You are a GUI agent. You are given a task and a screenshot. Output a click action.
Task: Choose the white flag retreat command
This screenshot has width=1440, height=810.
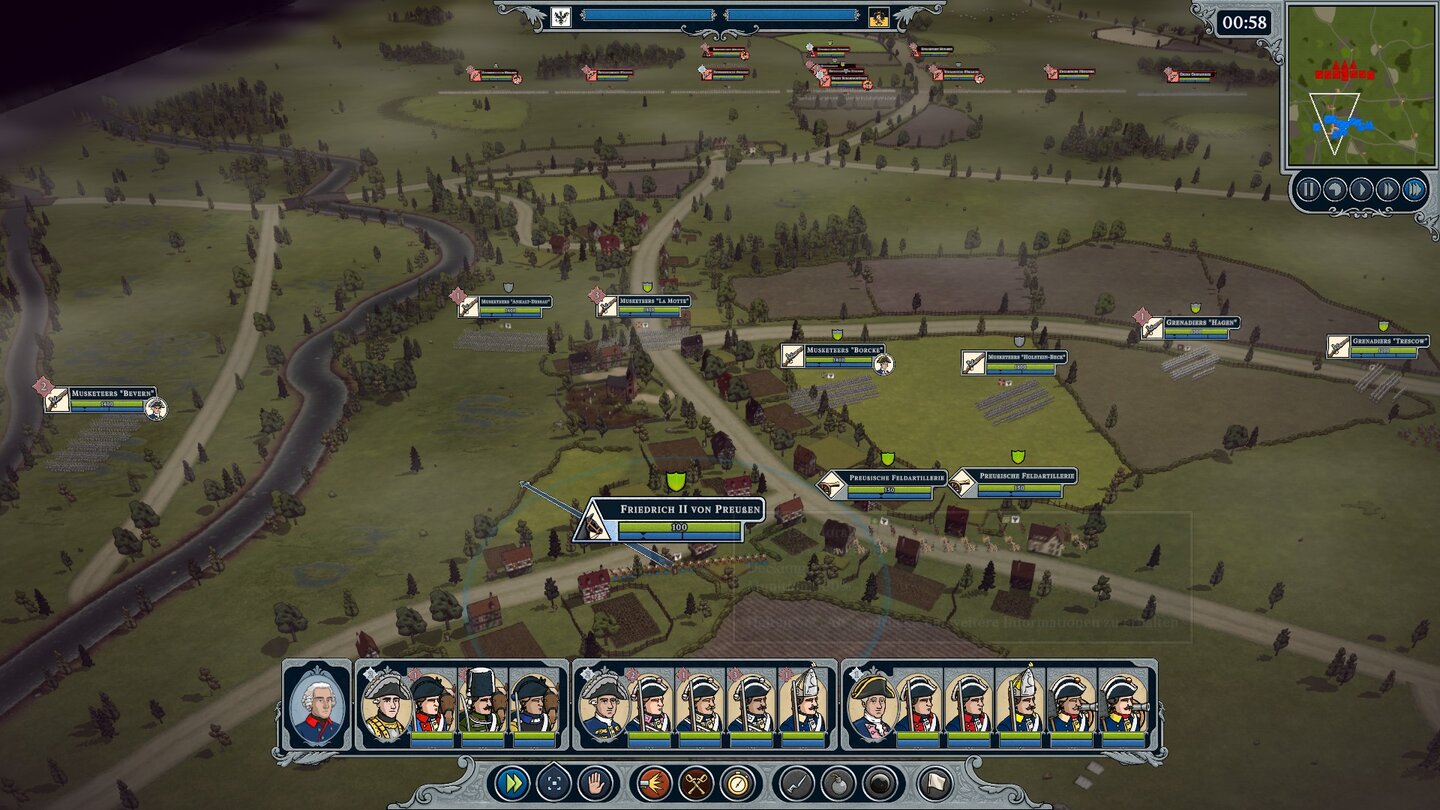934,783
